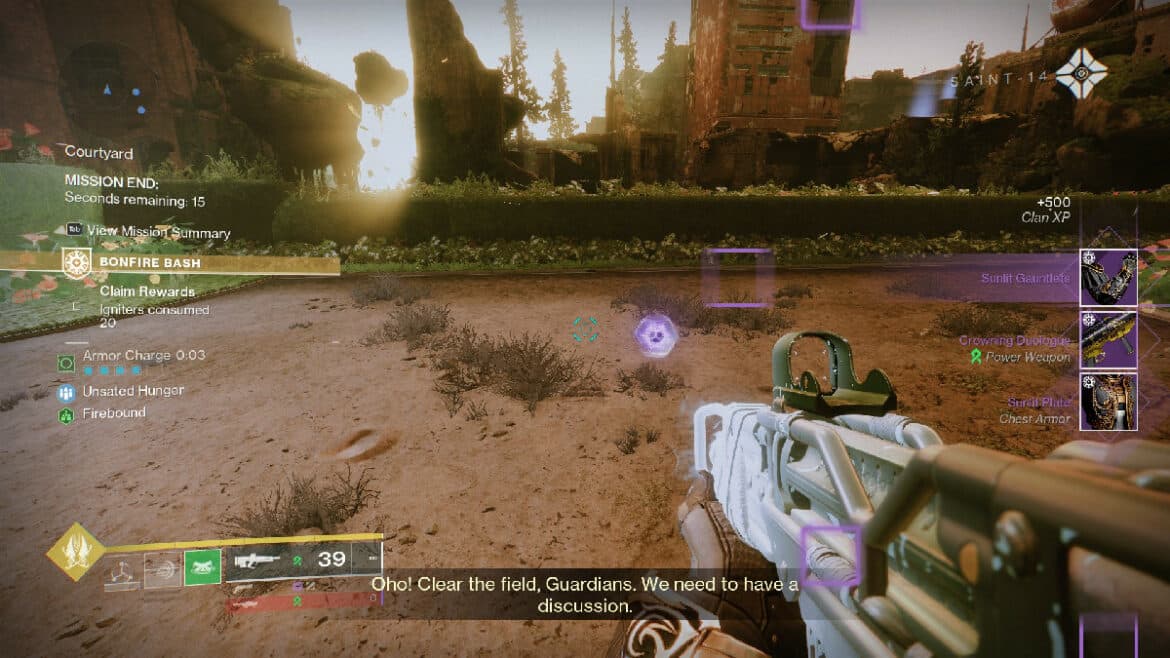
Task: Click the Sunlit Gauntlets loot notification
Action: pyautogui.click(x=1108, y=277)
